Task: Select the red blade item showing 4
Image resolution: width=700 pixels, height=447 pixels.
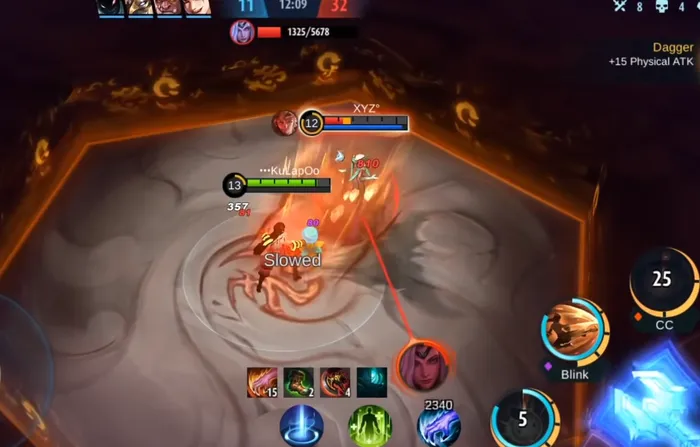Action: click(x=335, y=382)
